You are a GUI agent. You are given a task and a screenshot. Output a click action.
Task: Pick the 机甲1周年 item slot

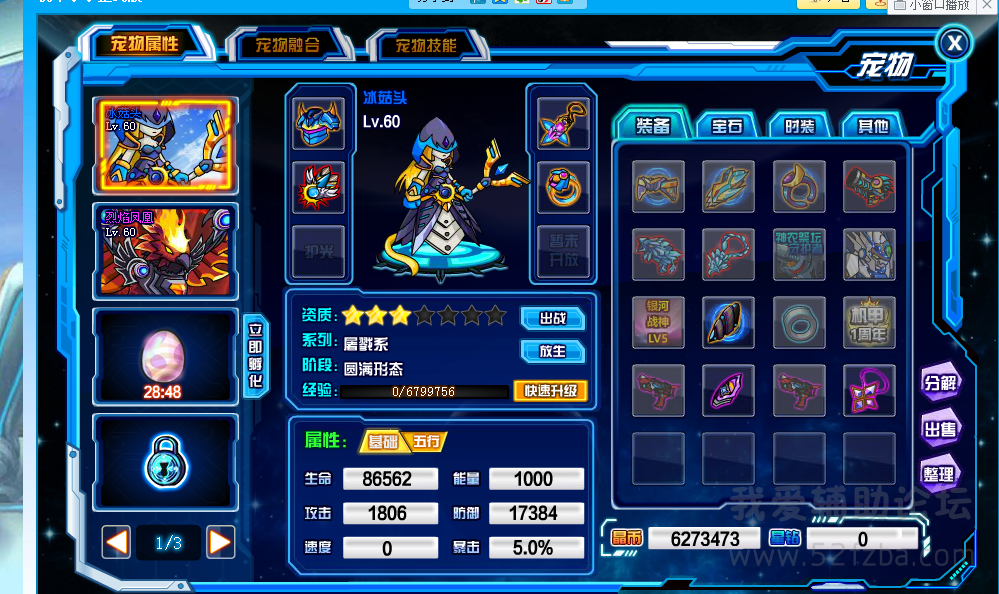point(869,323)
